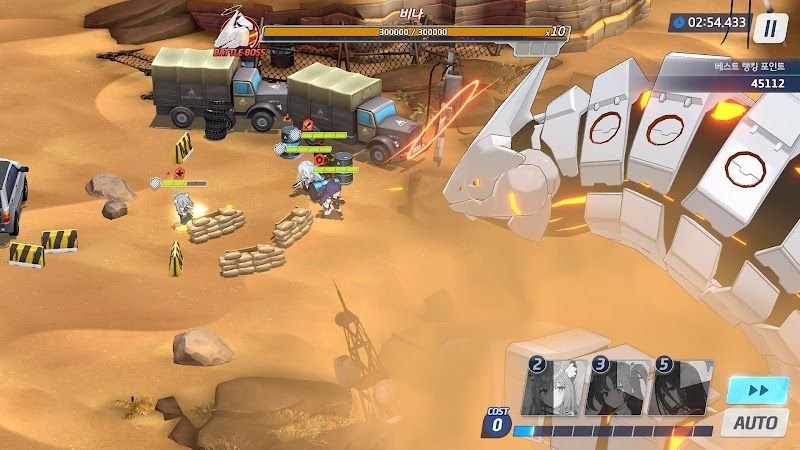Select the cost 5 skill card
The image size is (800, 450).
click(679, 386)
